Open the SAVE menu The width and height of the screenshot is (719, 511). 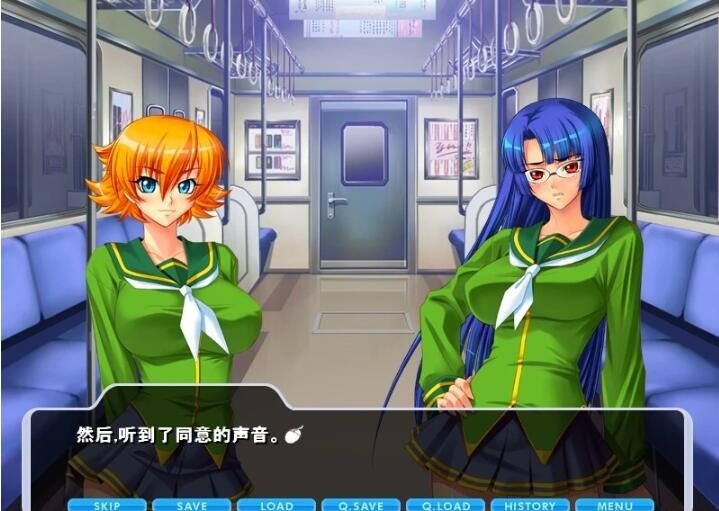click(x=191, y=505)
